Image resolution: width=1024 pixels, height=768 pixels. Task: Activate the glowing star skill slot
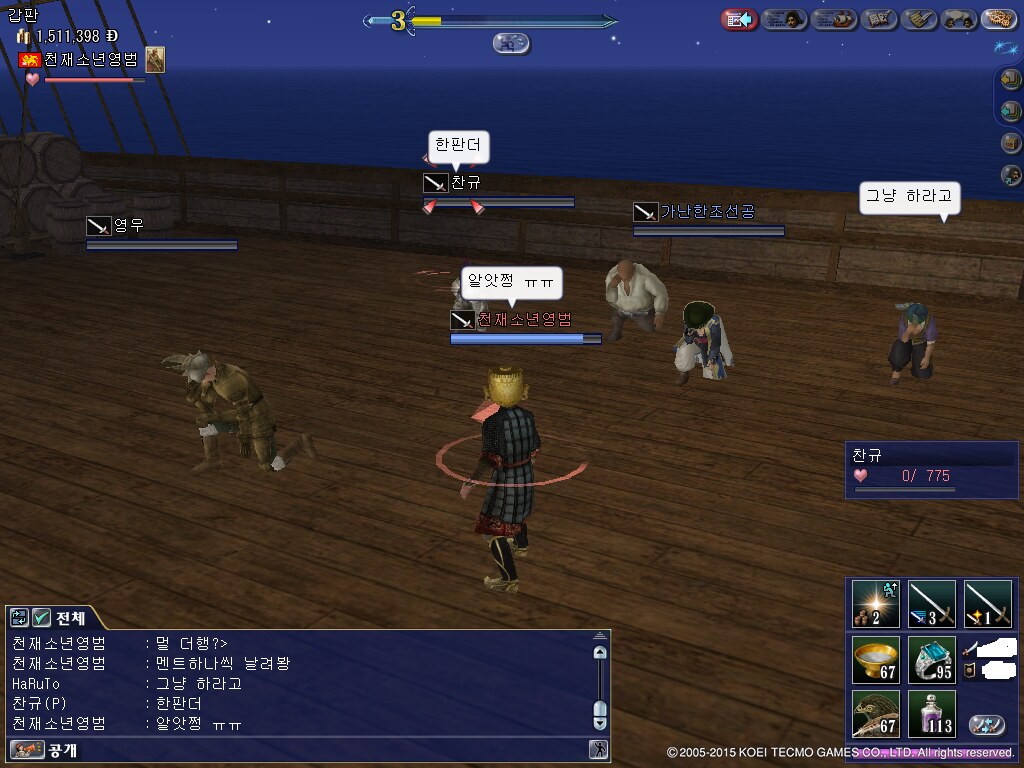(x=875, y=604)
